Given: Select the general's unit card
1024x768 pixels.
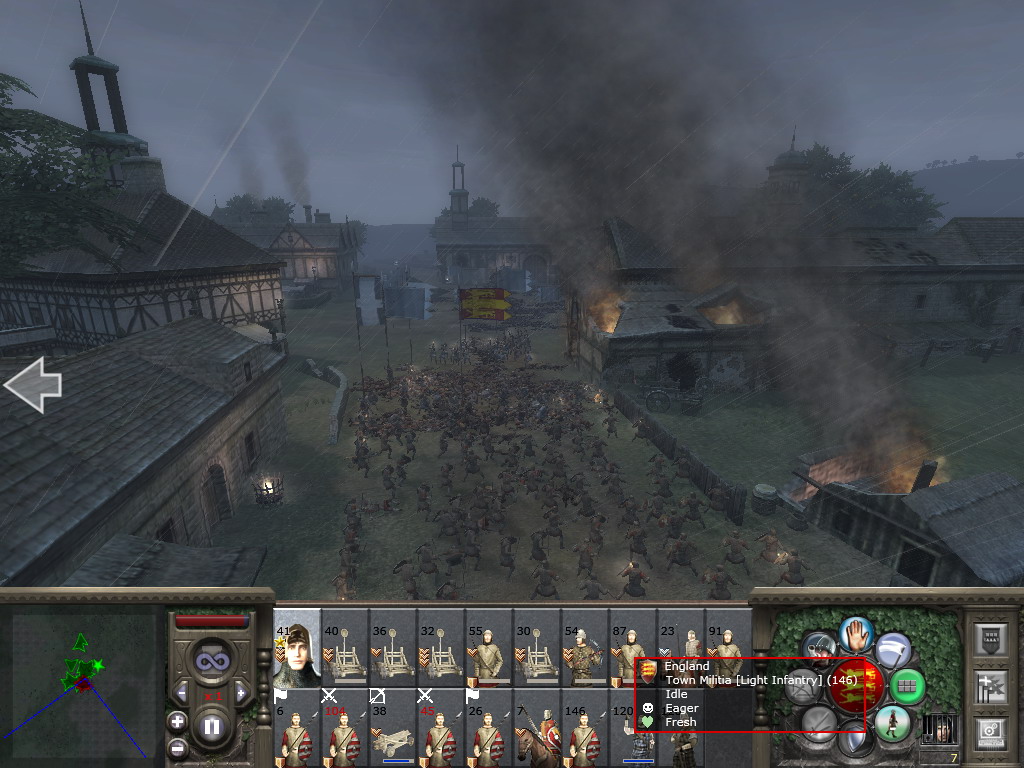Looking at the screenshot, I should [x=296, y=647].
